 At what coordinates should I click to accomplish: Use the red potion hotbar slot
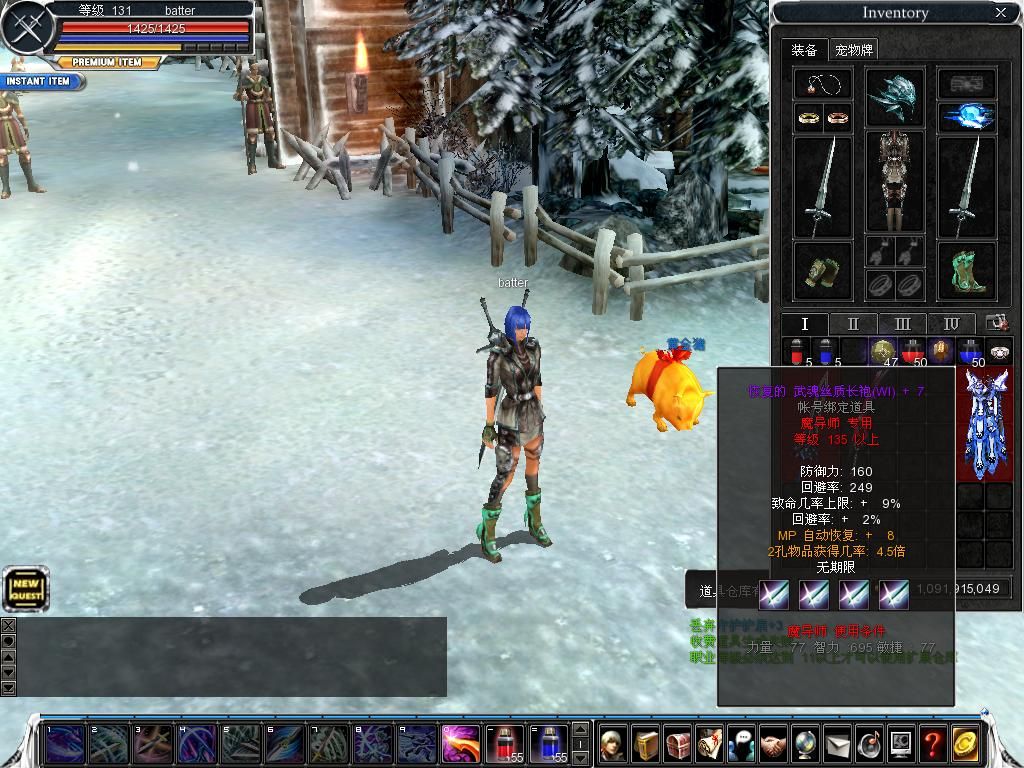(504, 744)
